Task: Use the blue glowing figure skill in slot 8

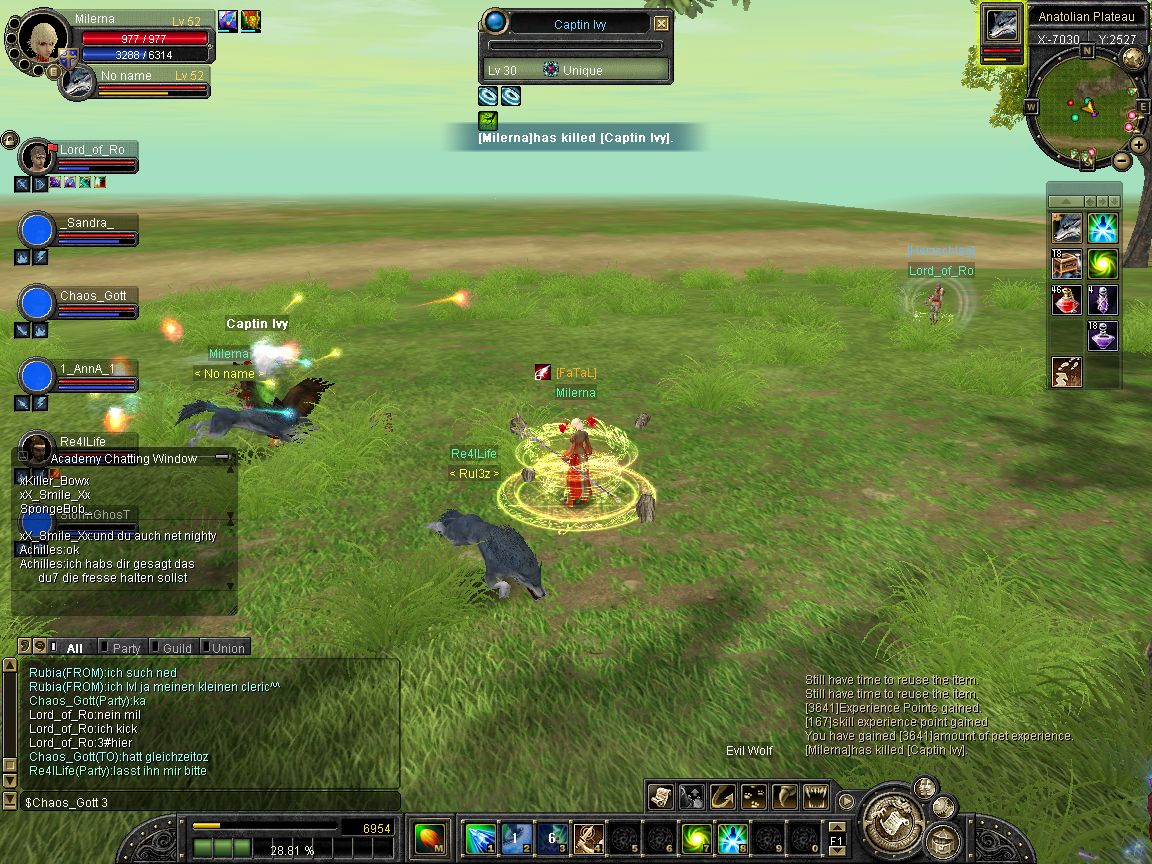Action: (x=733, y=837)
